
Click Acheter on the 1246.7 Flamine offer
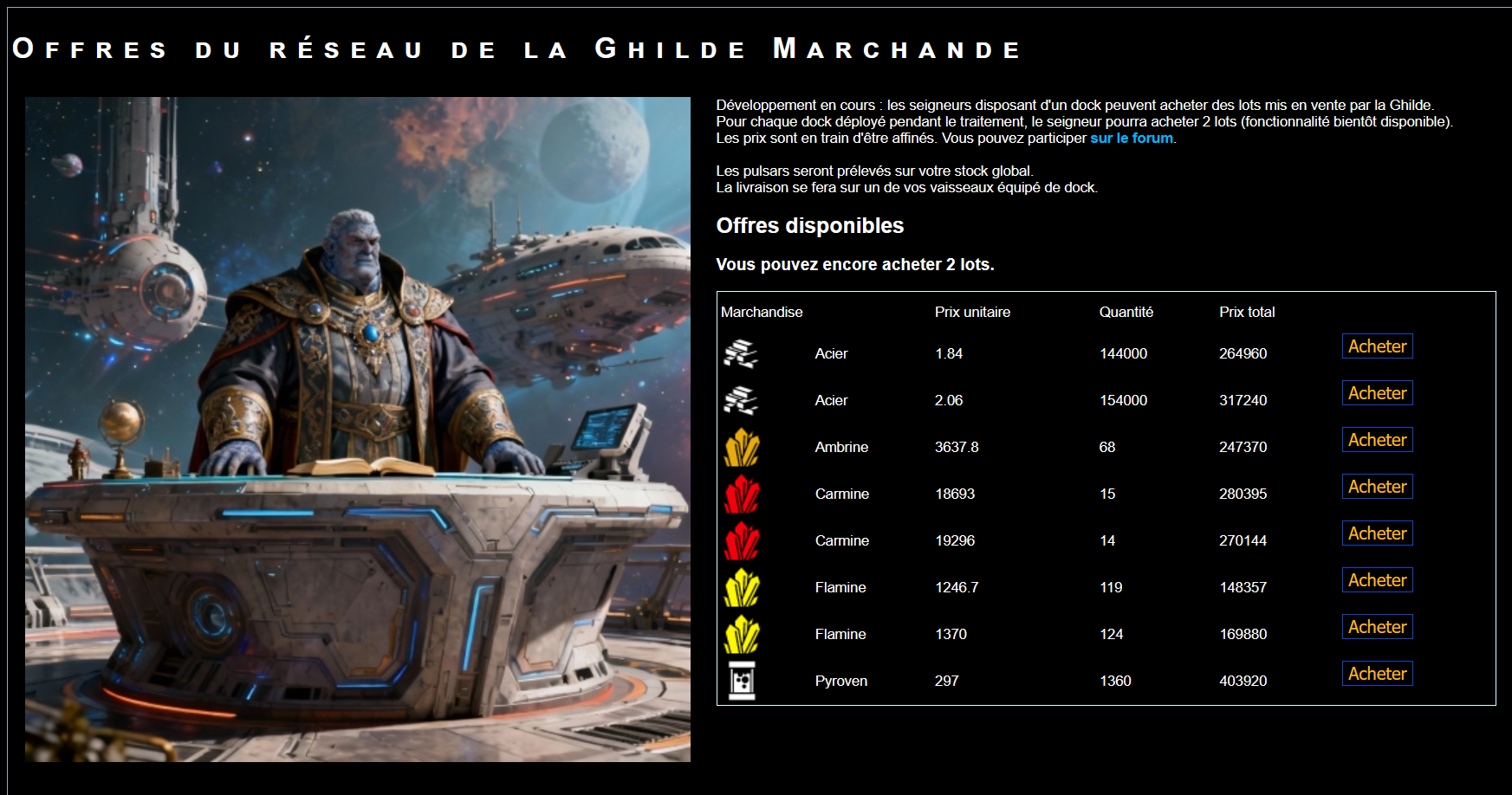pyautogui.click(x=1377, y=579)
